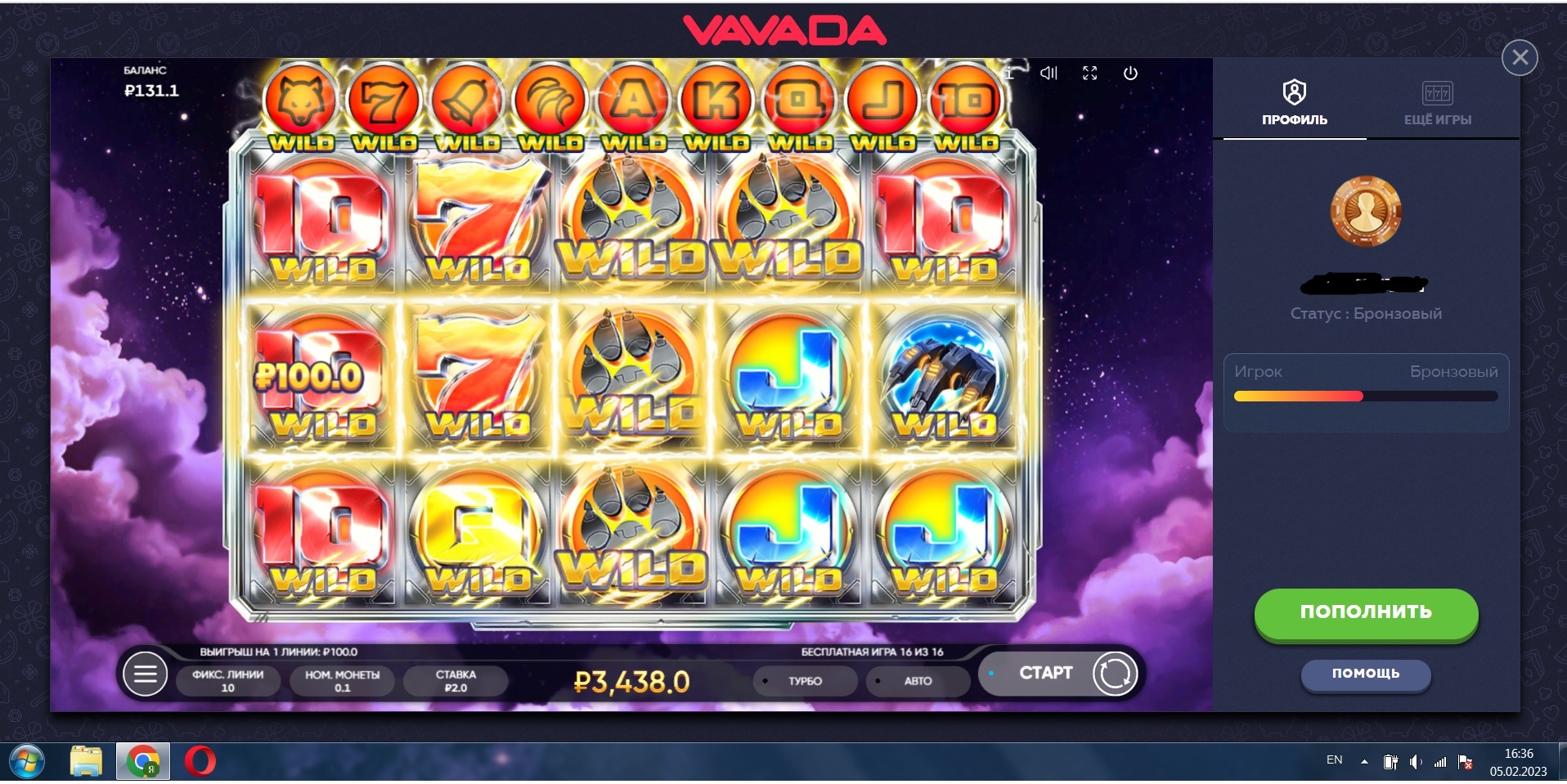Screen dimensions: 1567x784
Task: Click the VAVADA logo
Action: click(x=784, y=31)
